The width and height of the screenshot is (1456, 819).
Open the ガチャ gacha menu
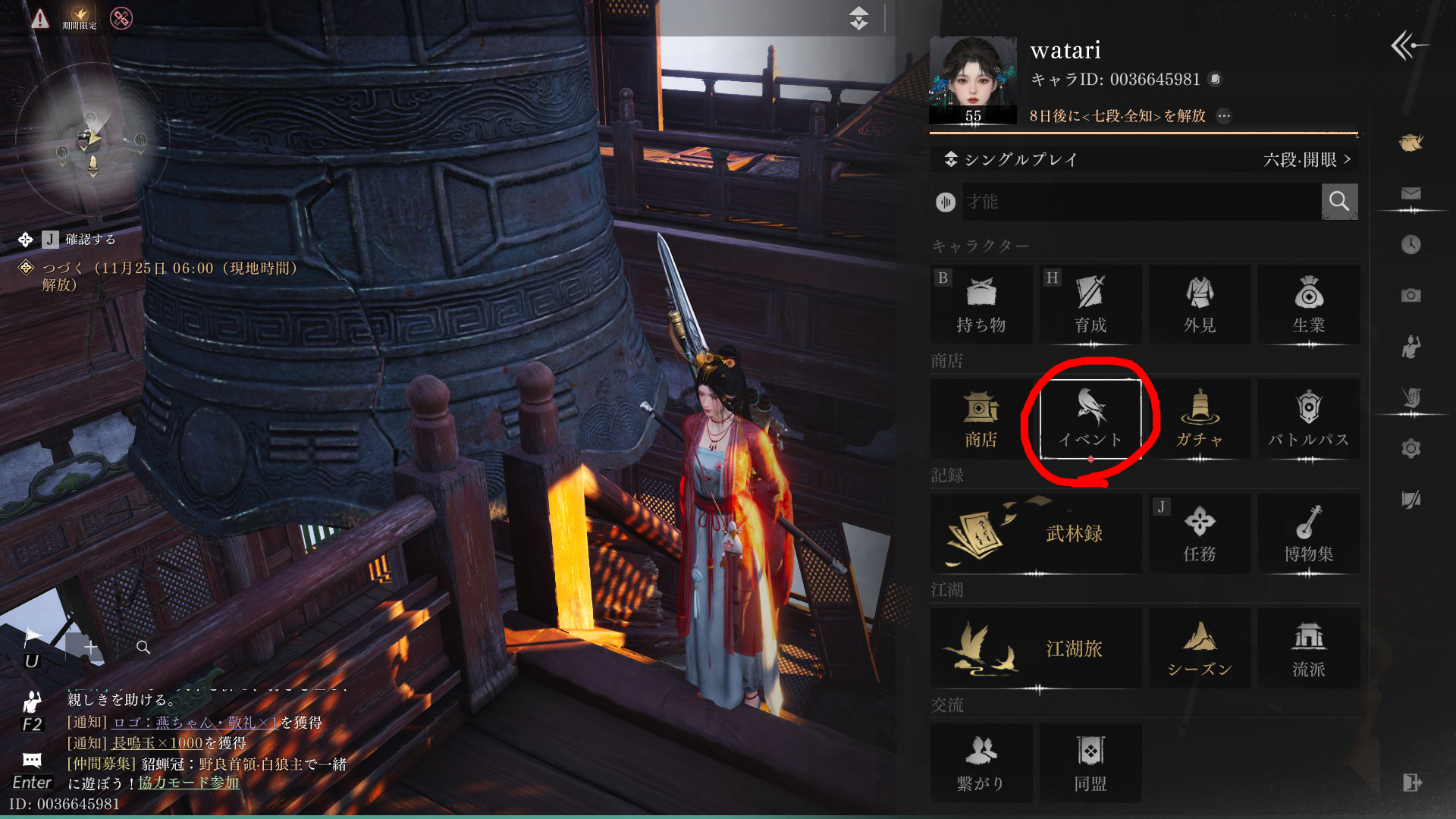point(1199,419)
